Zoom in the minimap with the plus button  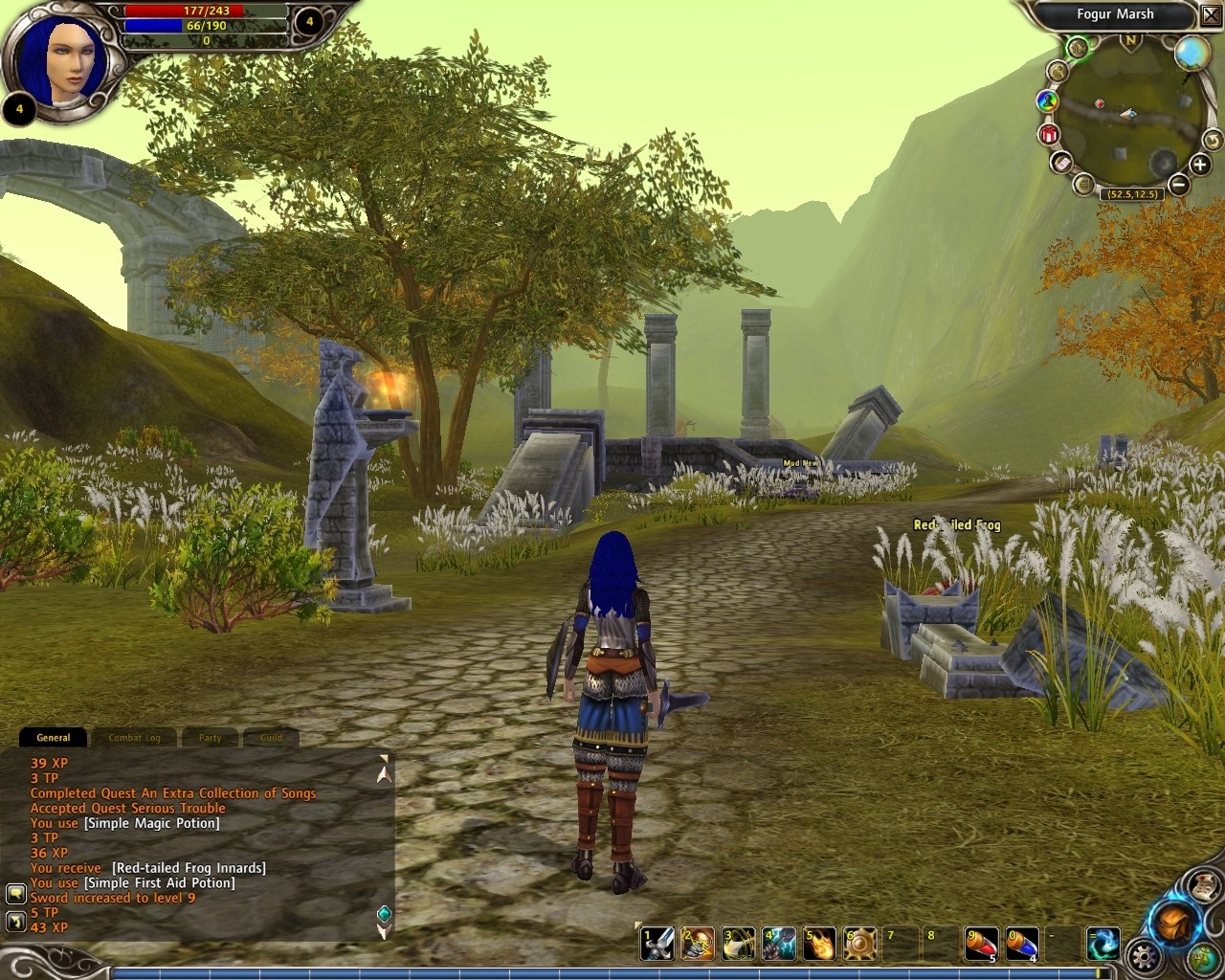pos(1200,166)
